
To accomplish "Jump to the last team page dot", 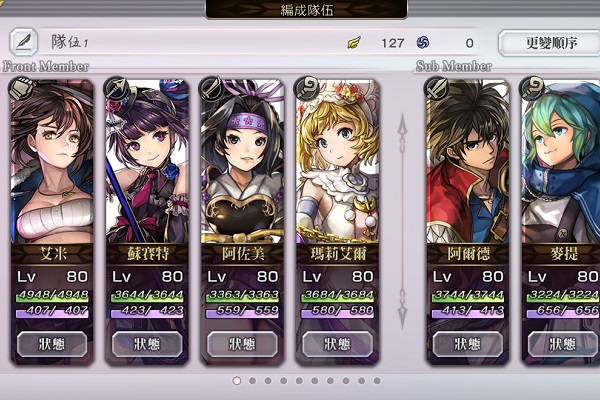I will [x=376, y=381].
